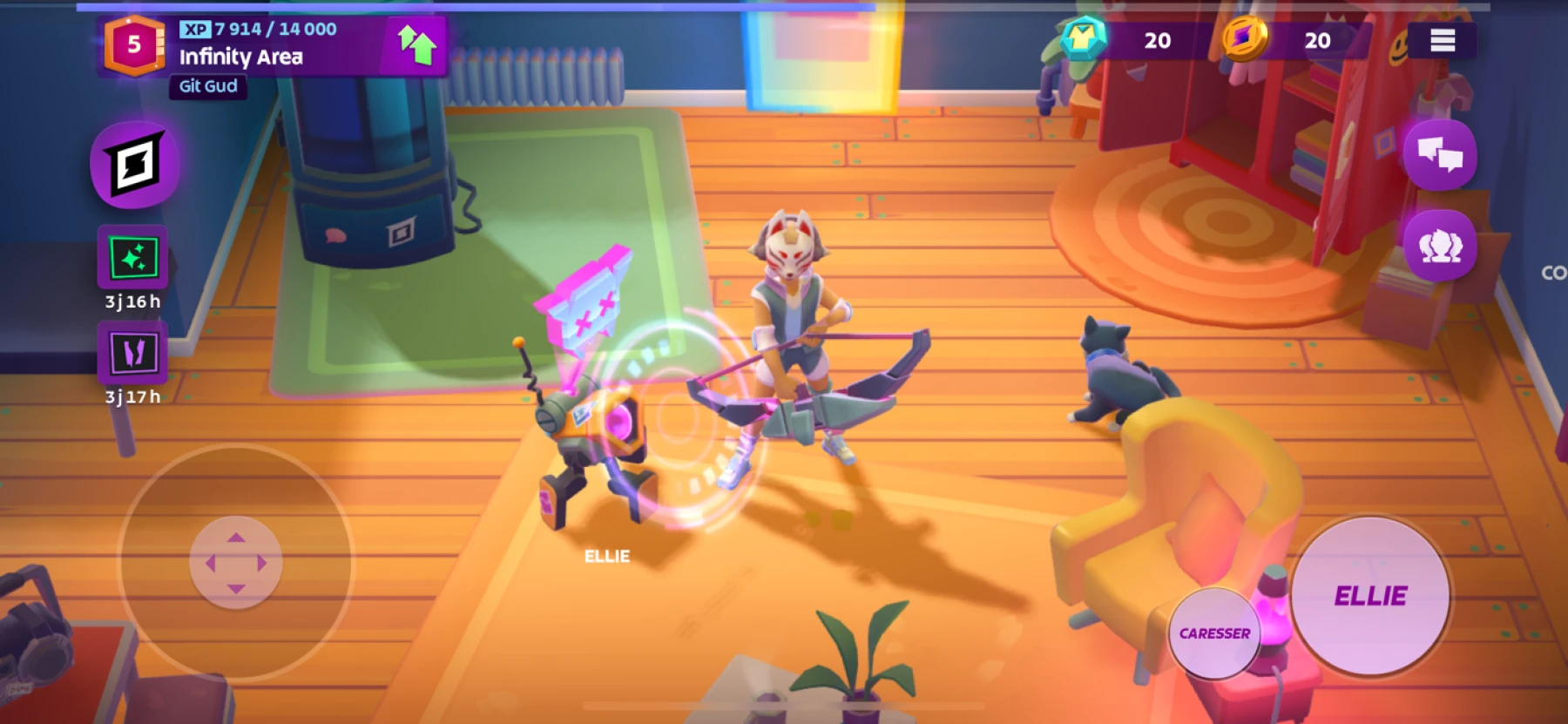Open the friends group button
Viewport: 1568px width, 724px height.
click(1439, 247)
